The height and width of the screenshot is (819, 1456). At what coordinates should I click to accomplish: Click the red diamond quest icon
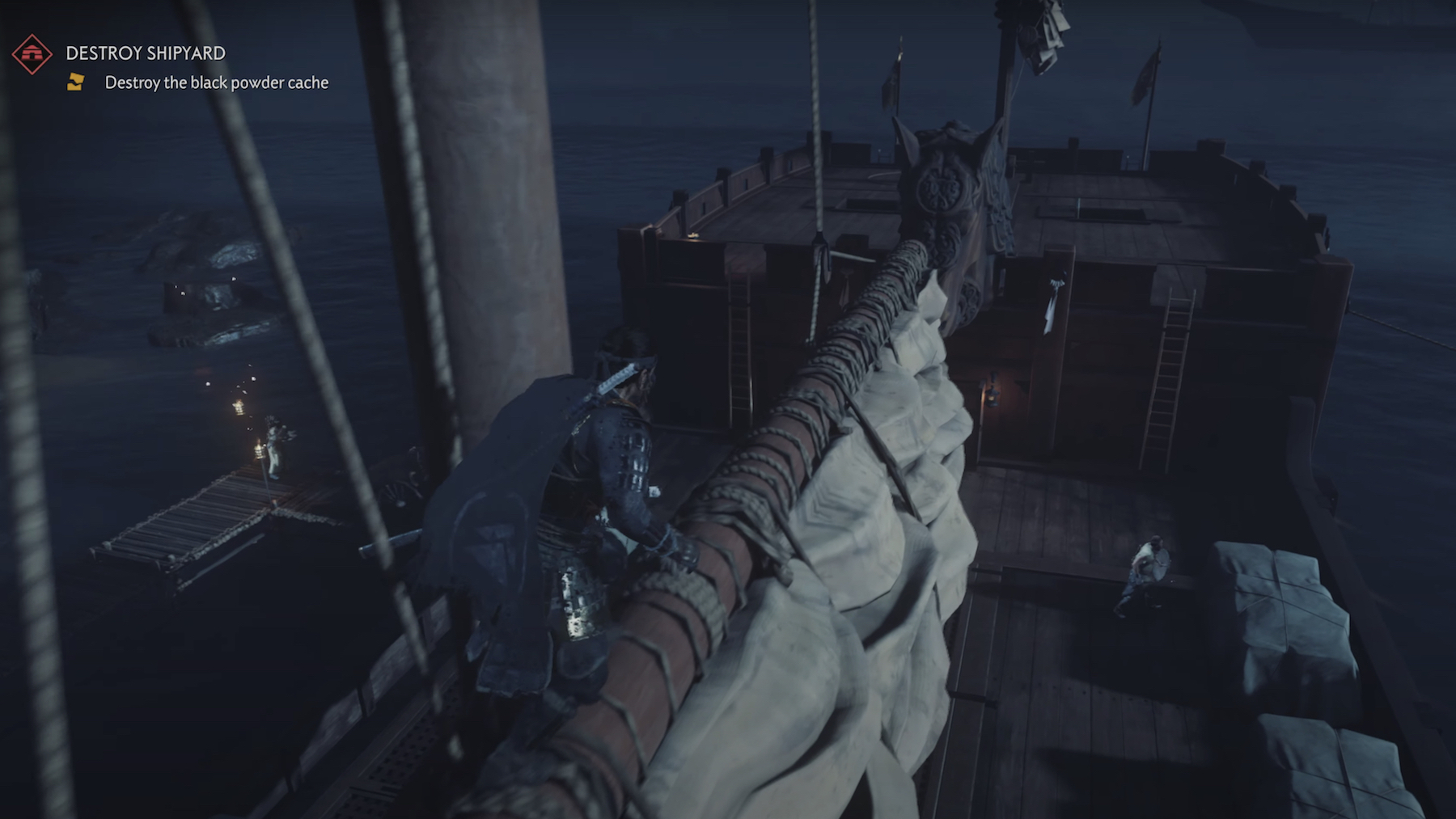click(32, 53)
